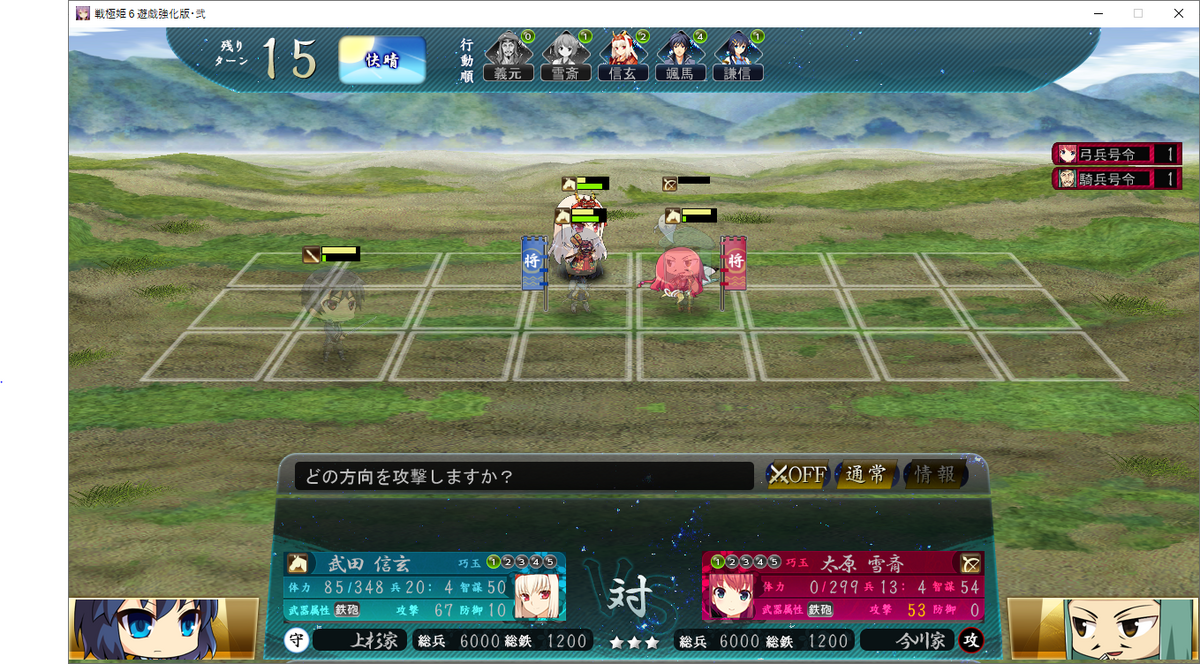Click the 快晴 weather indicator
1200x664 pixels.
(382, 60)
